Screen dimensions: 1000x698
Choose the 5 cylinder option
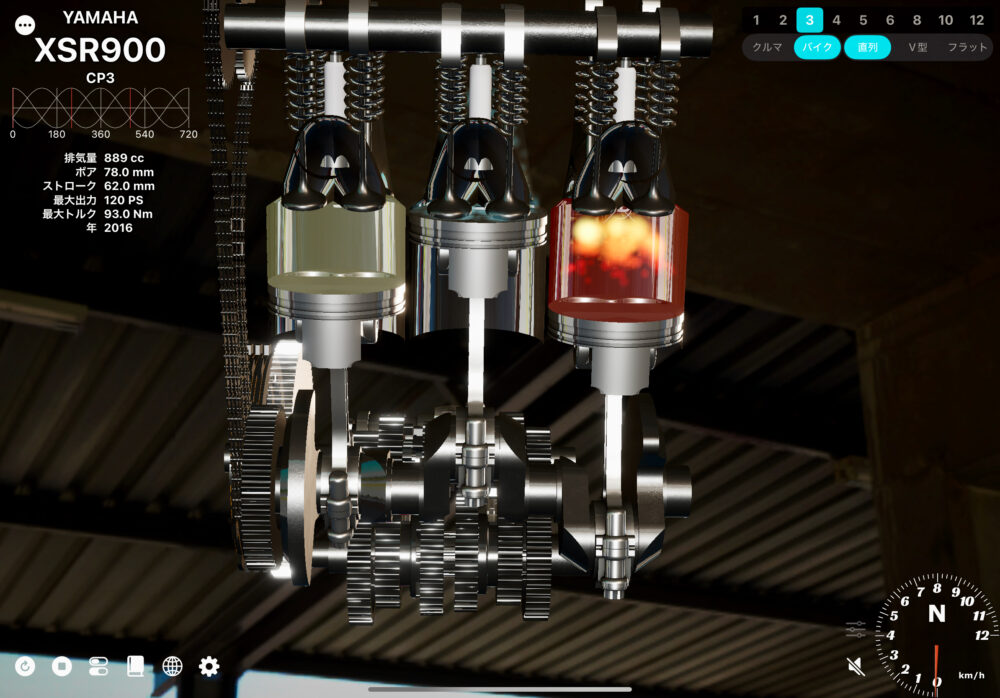pyautogui.click(x=863, y=20)
